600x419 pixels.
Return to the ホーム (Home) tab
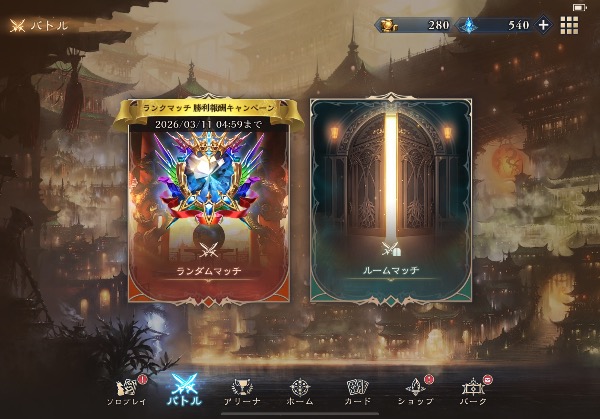click(x=300, y=389)
